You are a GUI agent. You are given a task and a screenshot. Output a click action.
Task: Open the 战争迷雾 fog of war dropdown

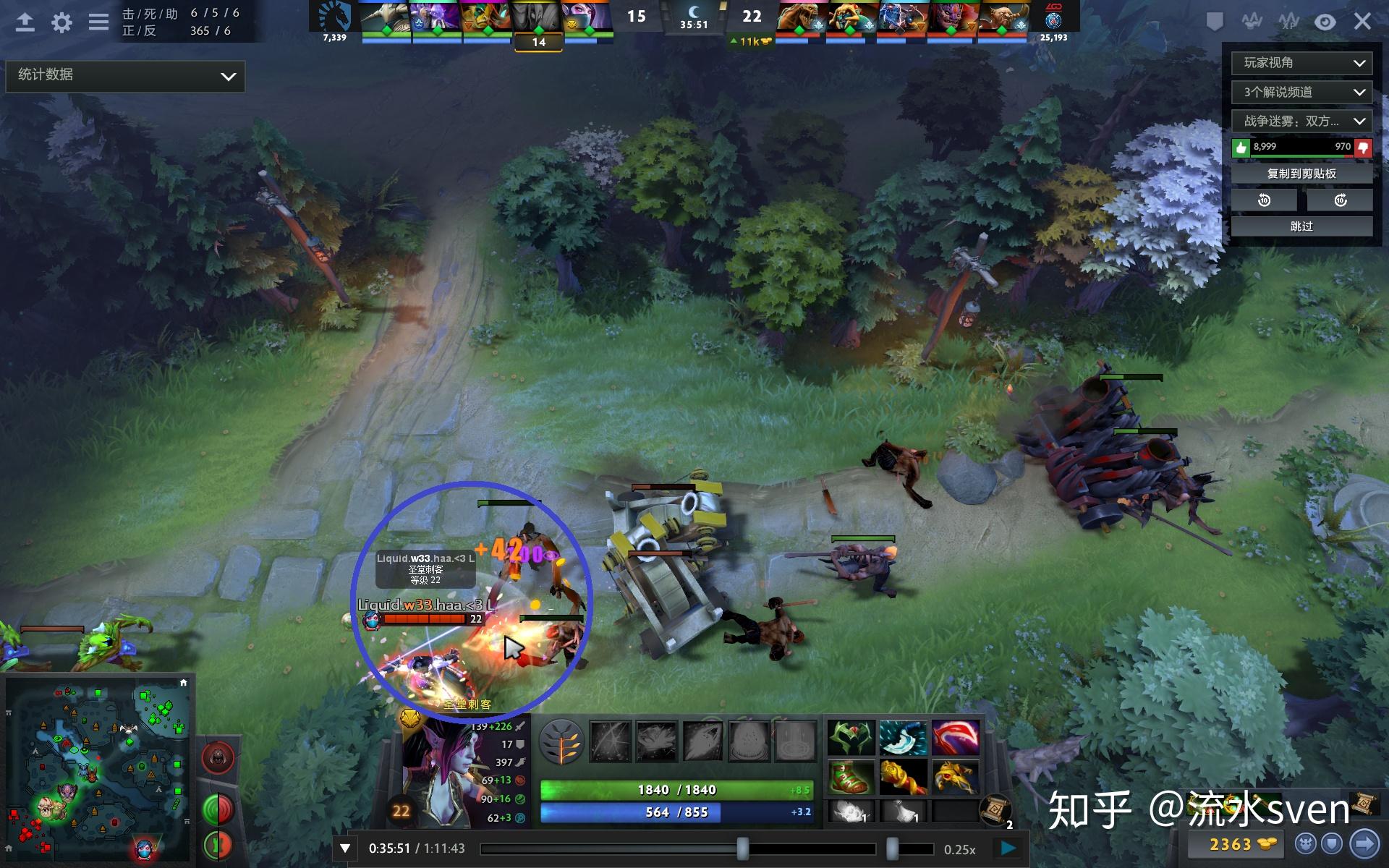[x=1300, y=122]
